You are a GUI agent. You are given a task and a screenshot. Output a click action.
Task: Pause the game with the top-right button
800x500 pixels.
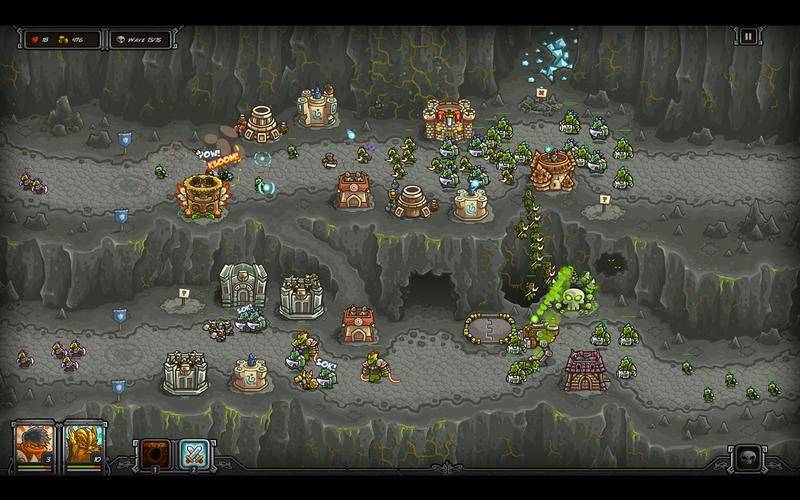point(748,37)
